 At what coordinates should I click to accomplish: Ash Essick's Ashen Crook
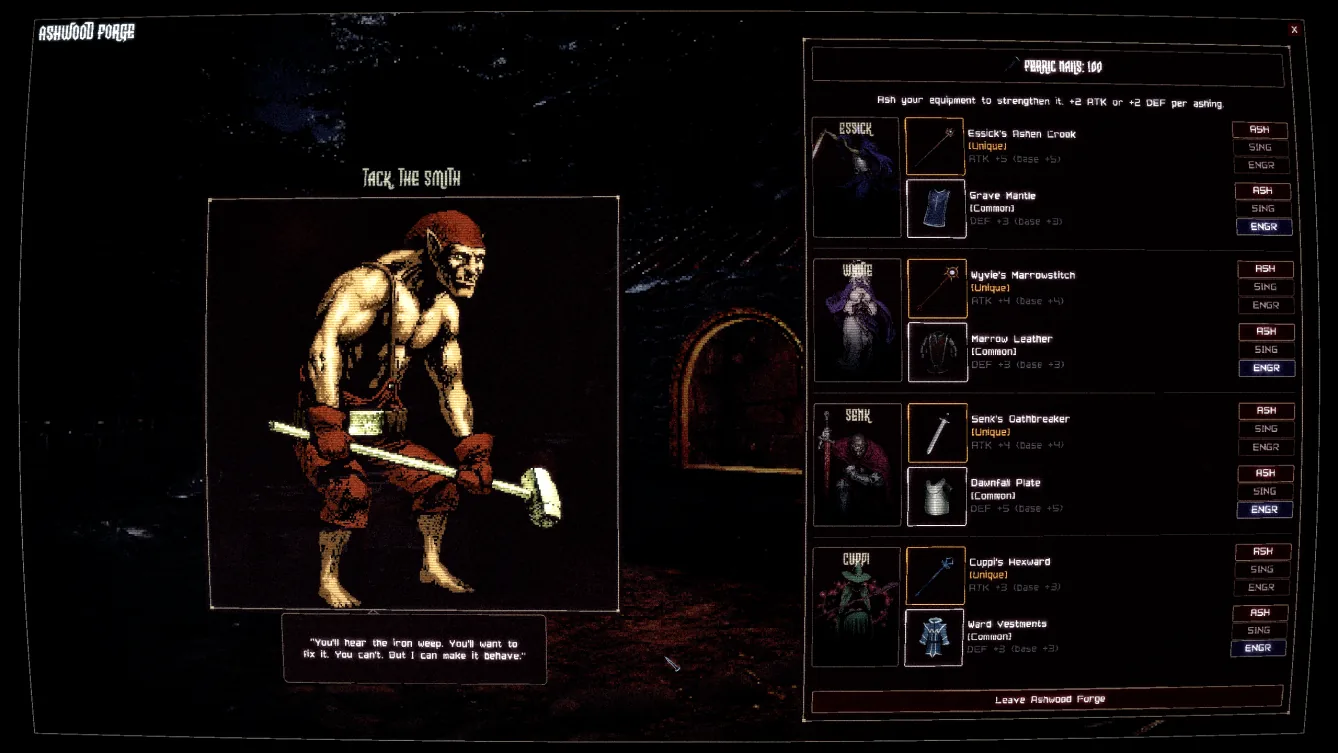[x=1261, y=129]
